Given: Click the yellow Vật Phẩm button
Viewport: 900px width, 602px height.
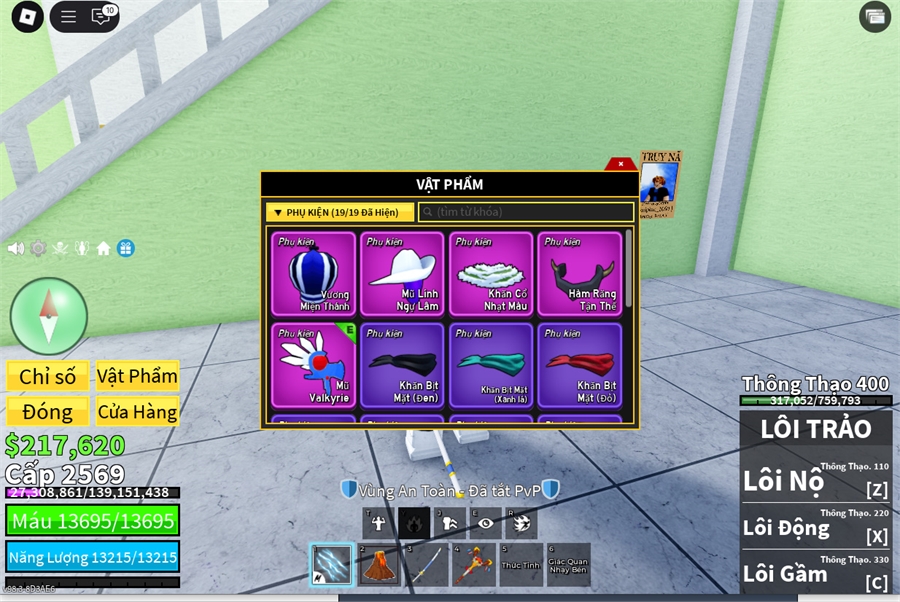Looking at the screenshot, I should 137,376.
